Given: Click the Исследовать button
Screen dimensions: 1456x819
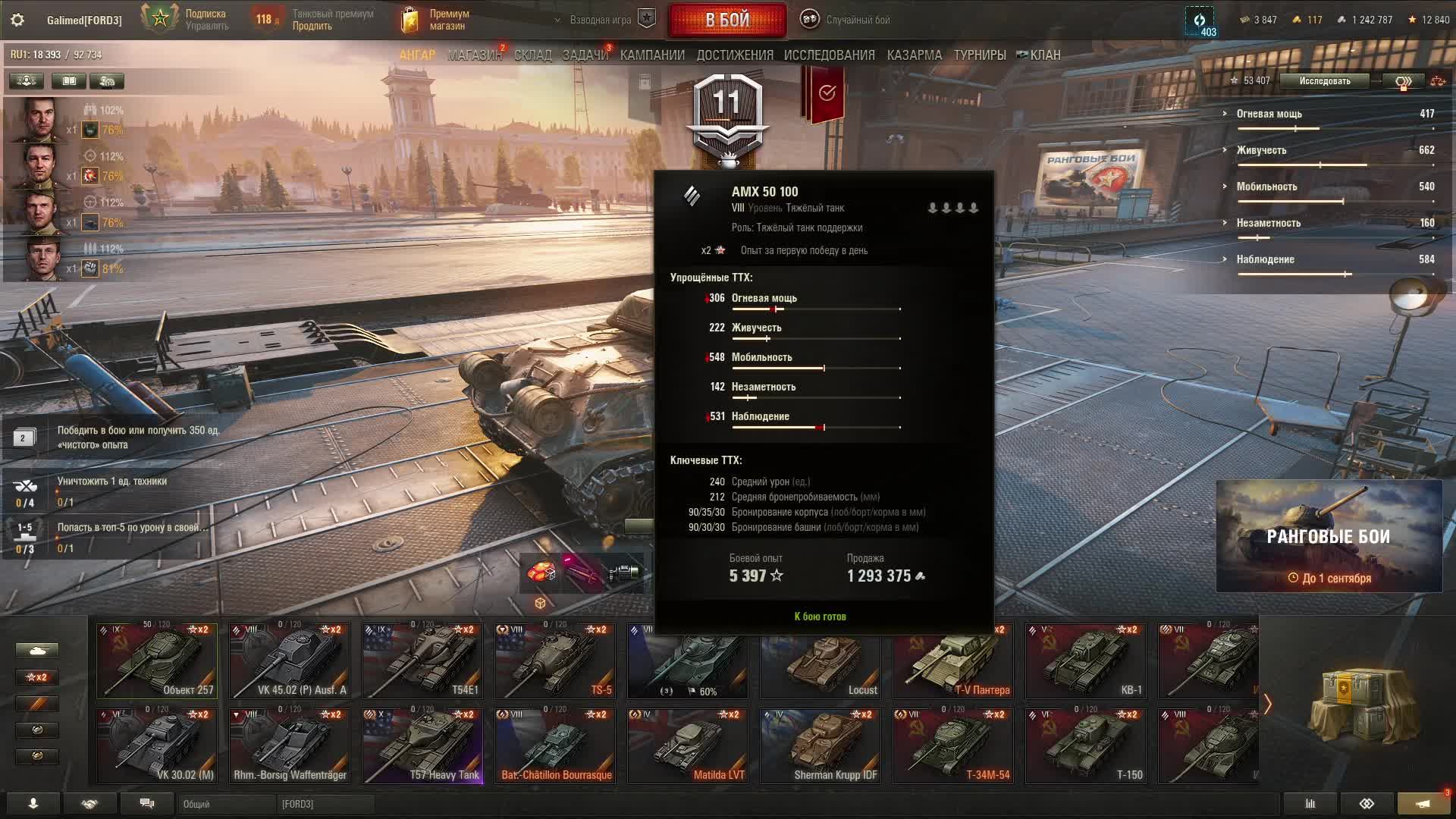Looking at the screenshot, I should (1324, 81).
